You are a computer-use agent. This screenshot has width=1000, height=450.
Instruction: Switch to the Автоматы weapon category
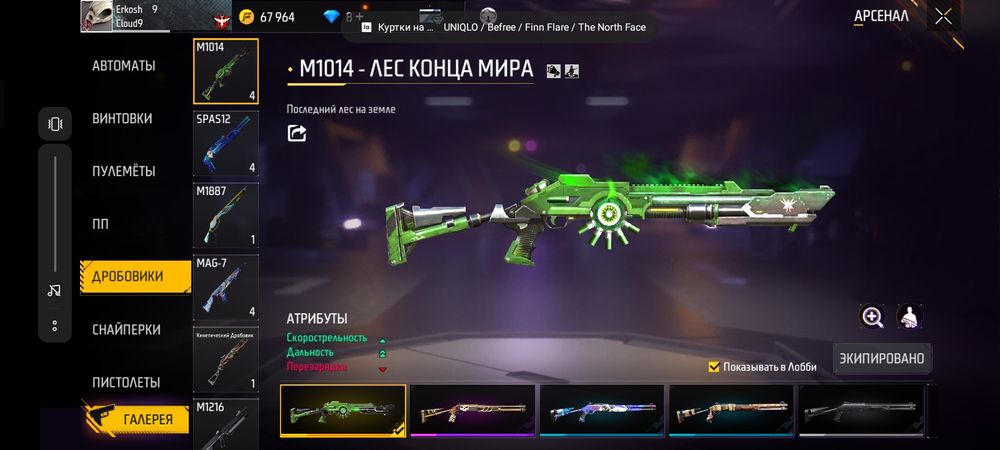tap(124, 66)
